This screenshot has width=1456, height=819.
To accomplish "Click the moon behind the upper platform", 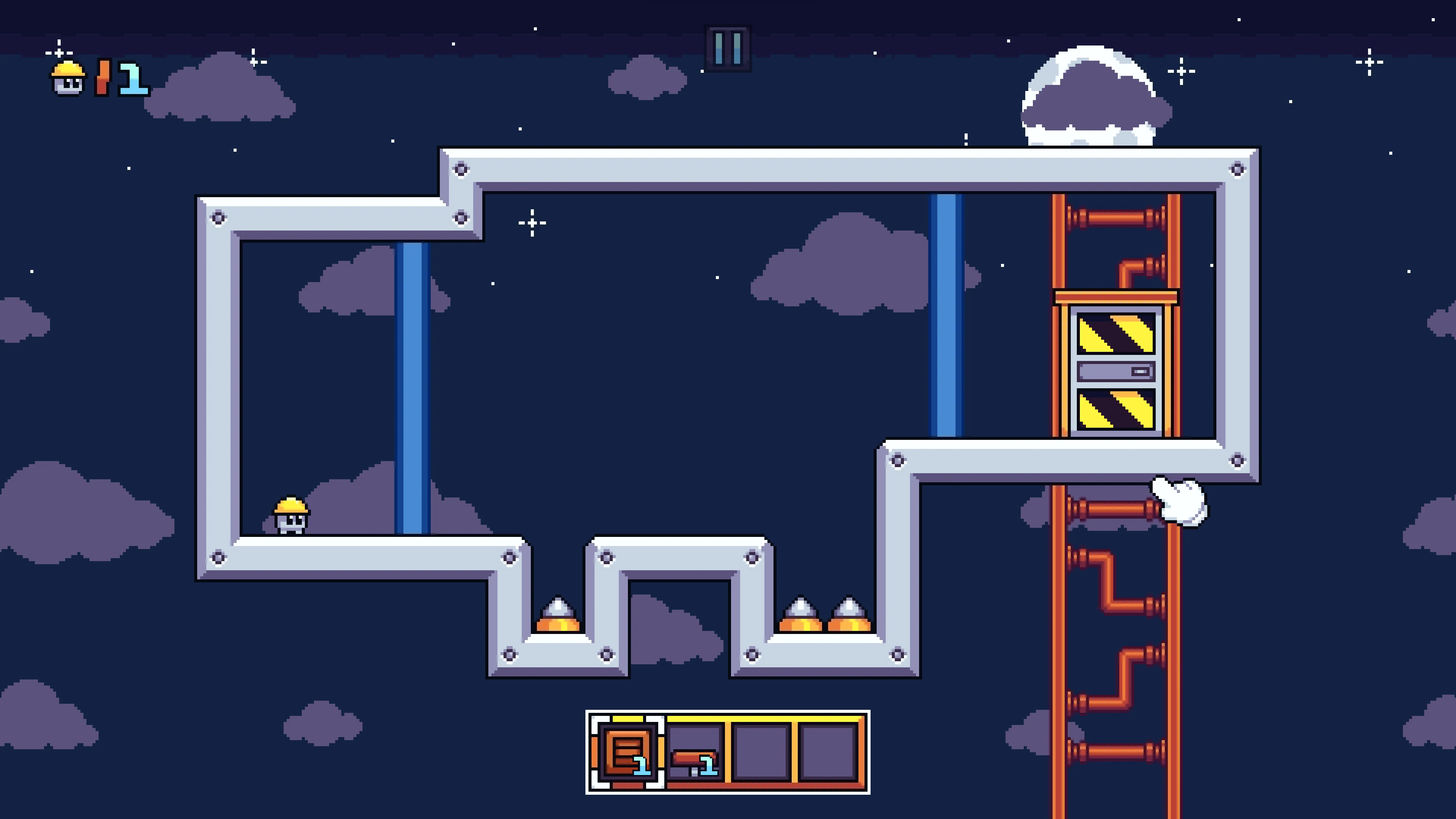I will (x=1094, y=96).
